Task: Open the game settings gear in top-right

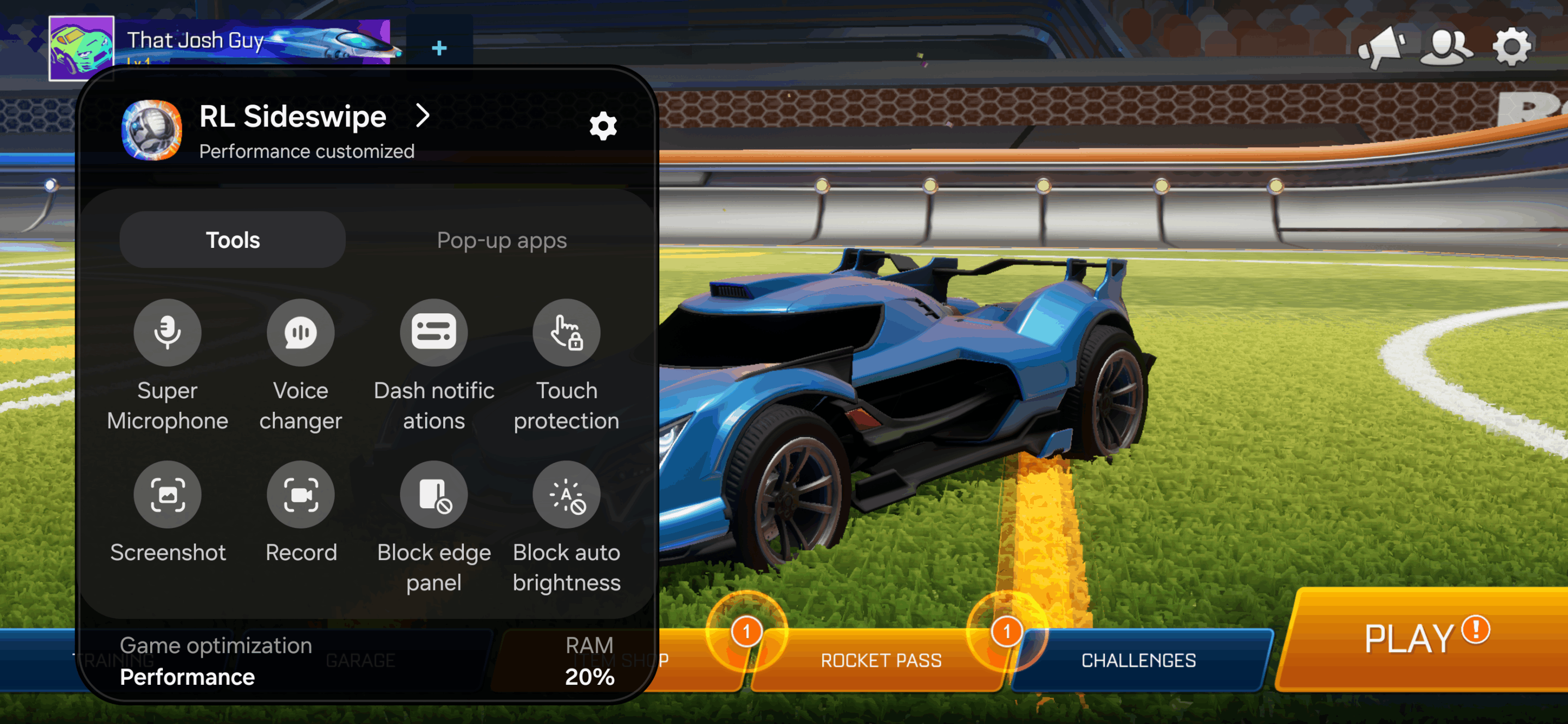Action: (1512, 46)
